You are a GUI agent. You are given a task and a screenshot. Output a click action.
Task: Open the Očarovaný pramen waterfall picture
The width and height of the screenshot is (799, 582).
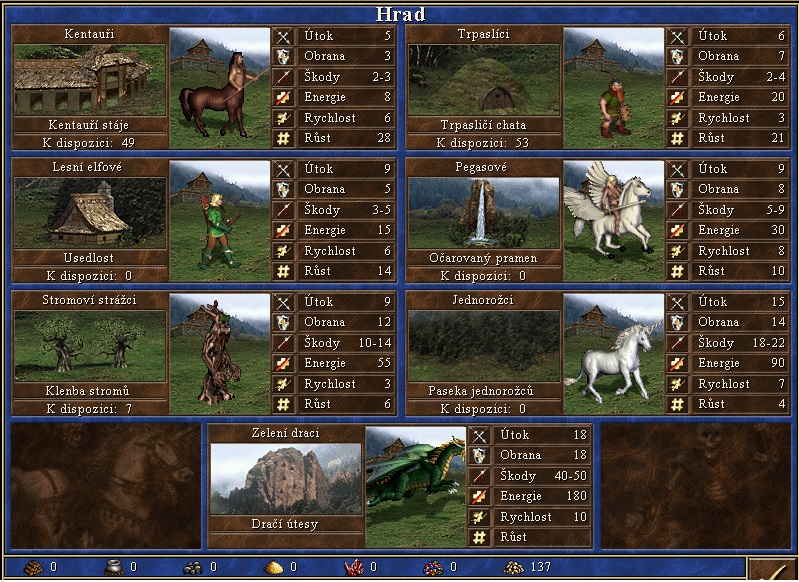tap(483, 213)
